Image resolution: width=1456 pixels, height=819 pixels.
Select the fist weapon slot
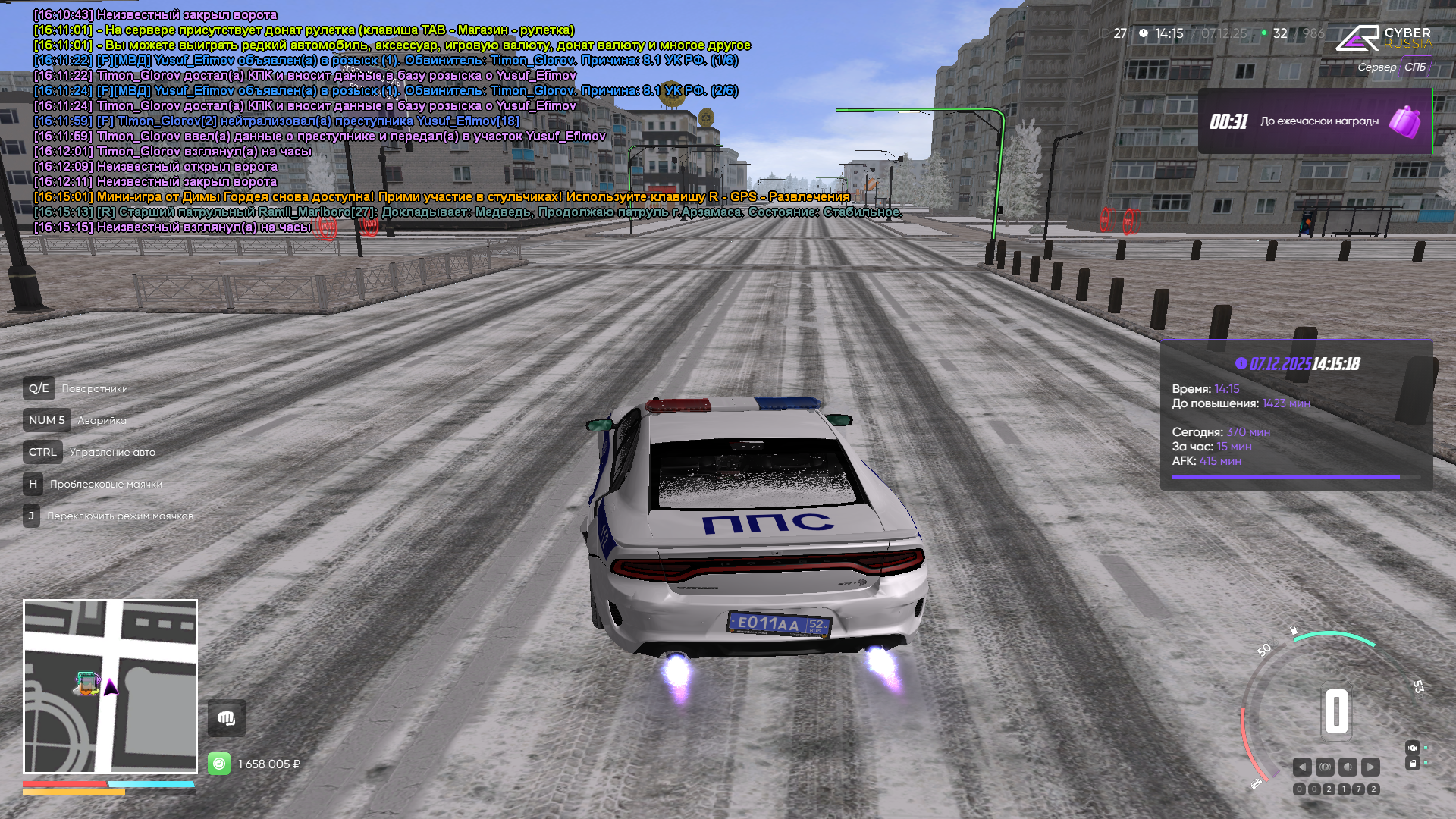click(227, 718)
